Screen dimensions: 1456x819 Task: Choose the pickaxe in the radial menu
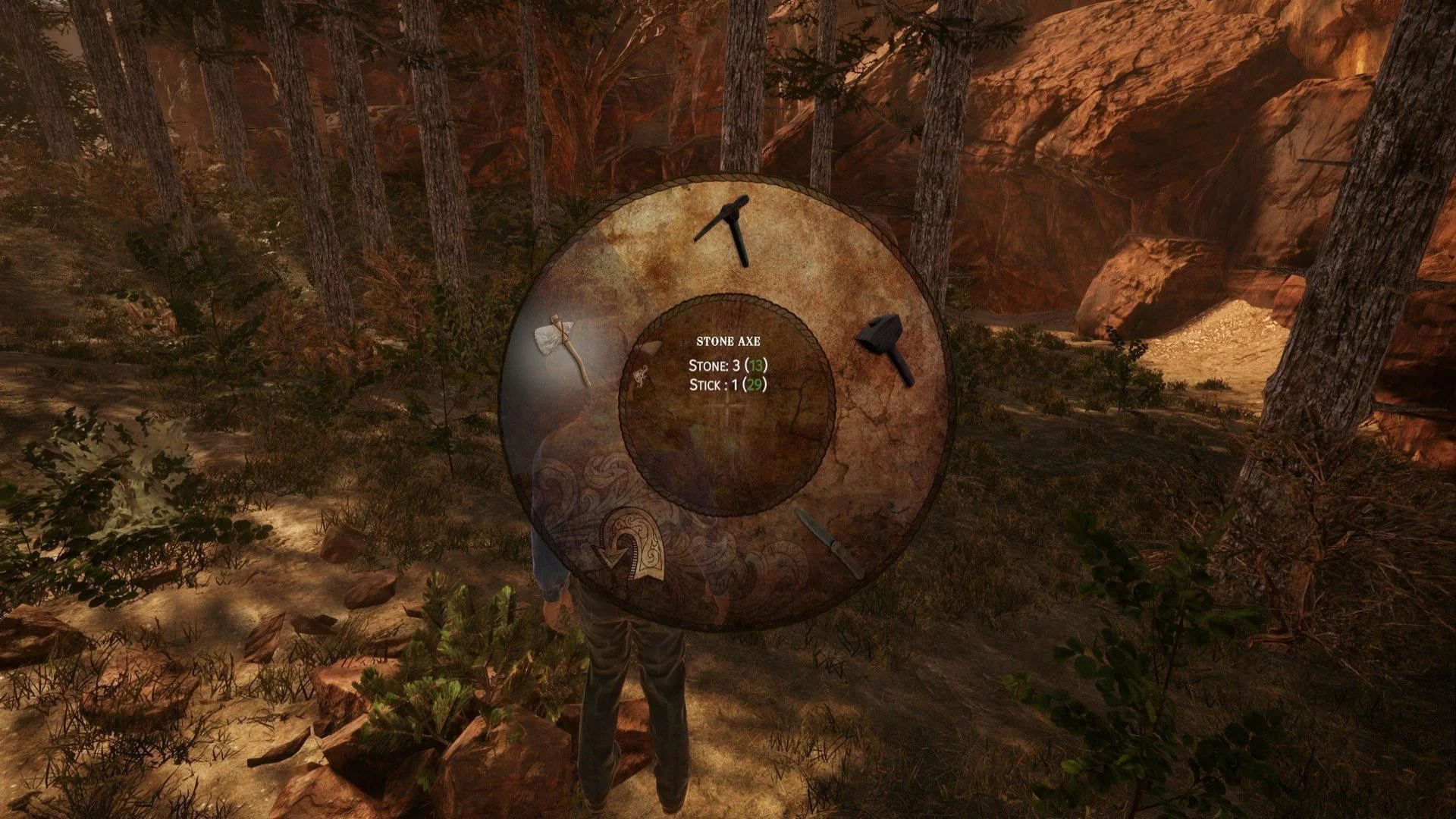[x=725, y=228]
